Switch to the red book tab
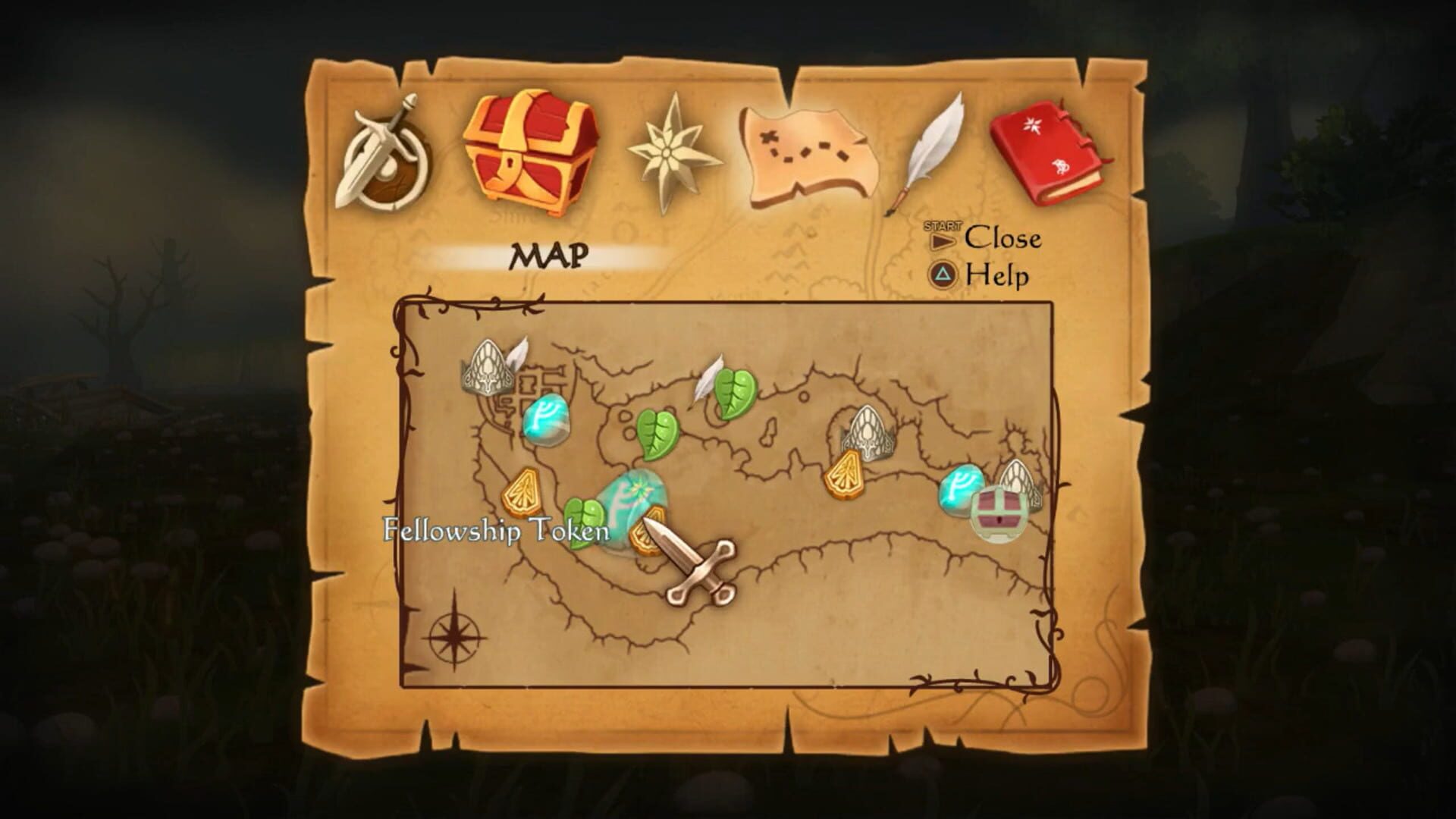 [x=1050, y=154]
